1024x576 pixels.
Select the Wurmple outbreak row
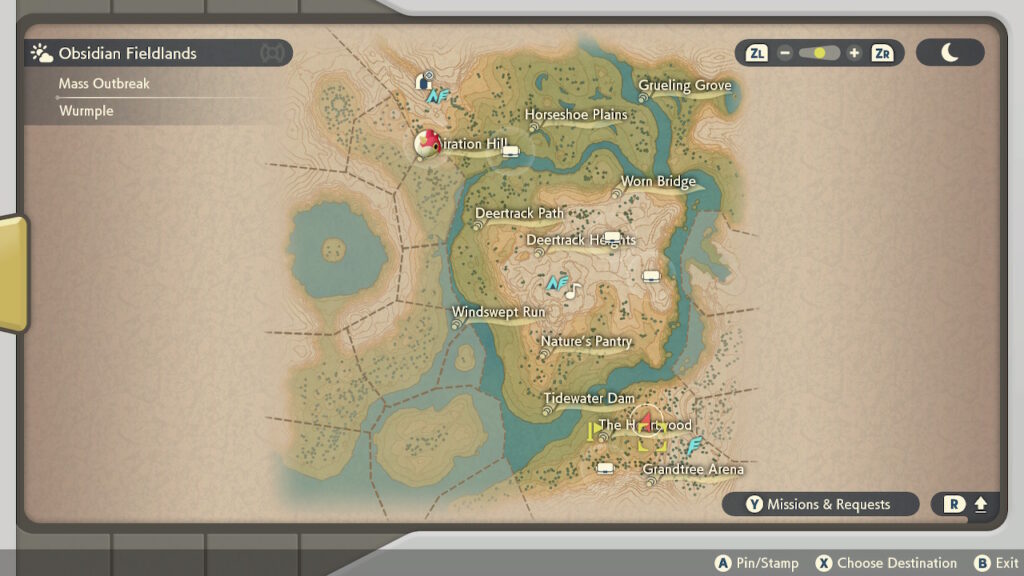point(86,111)
